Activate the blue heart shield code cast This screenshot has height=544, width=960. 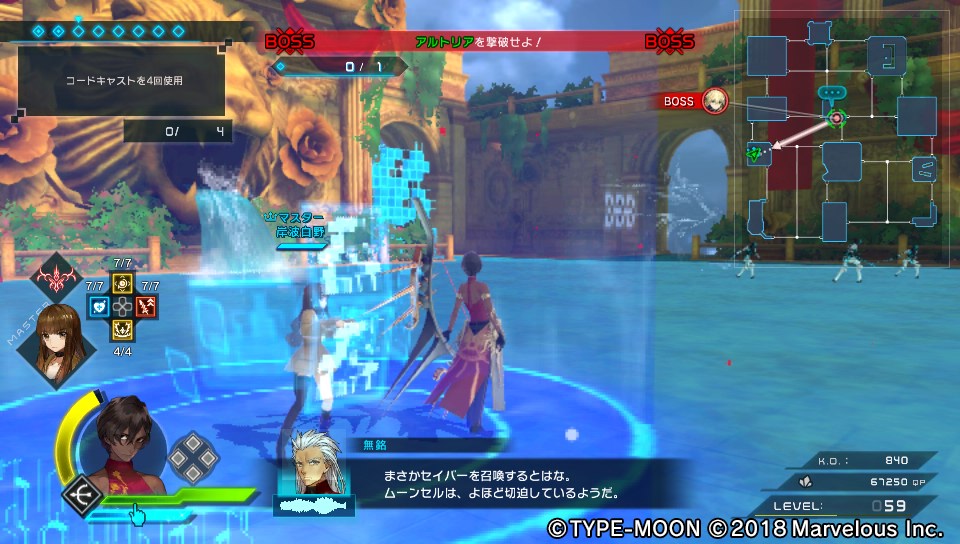pos(98,307)
